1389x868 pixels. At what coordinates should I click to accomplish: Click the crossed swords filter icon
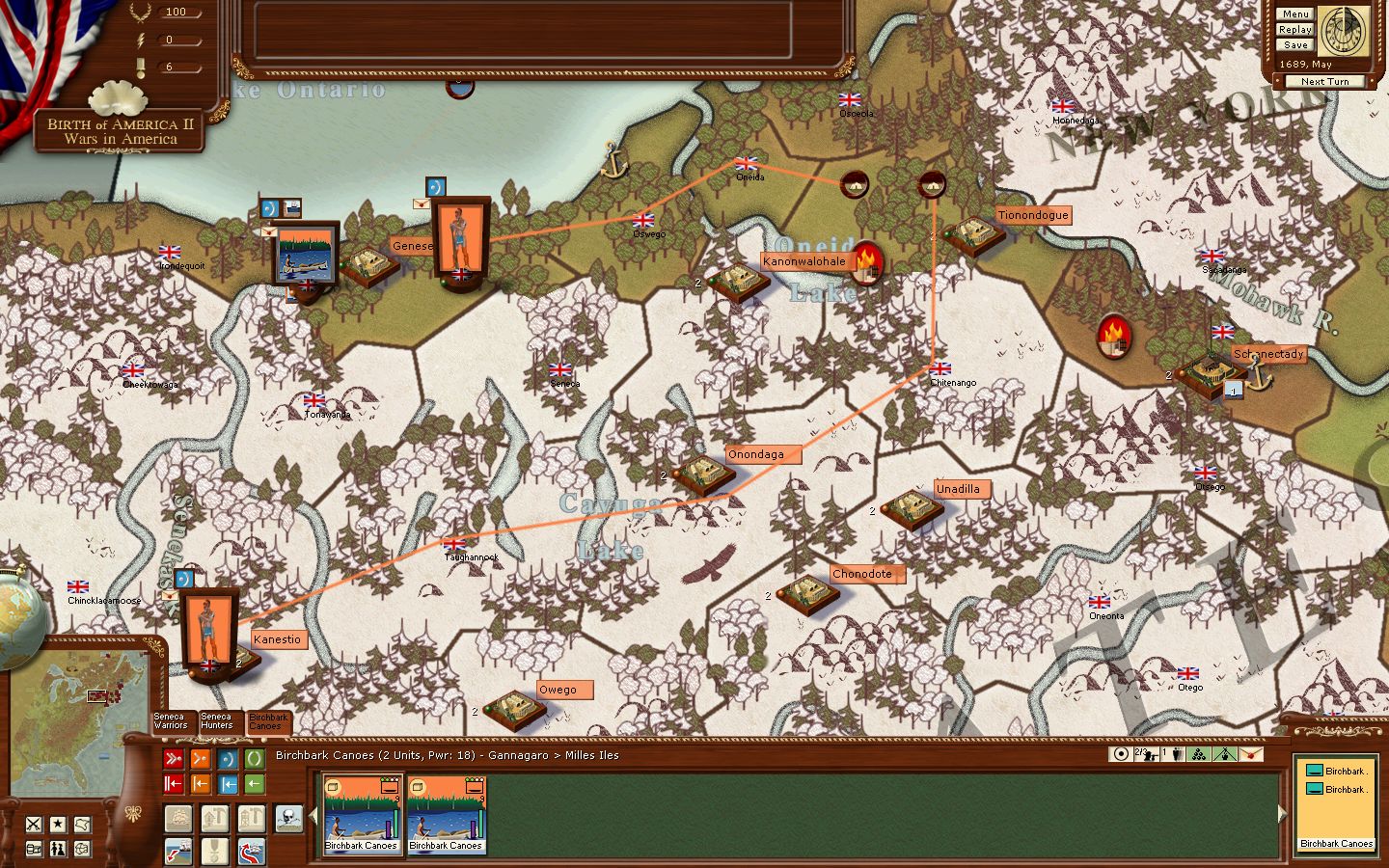[x=35, y=824]
